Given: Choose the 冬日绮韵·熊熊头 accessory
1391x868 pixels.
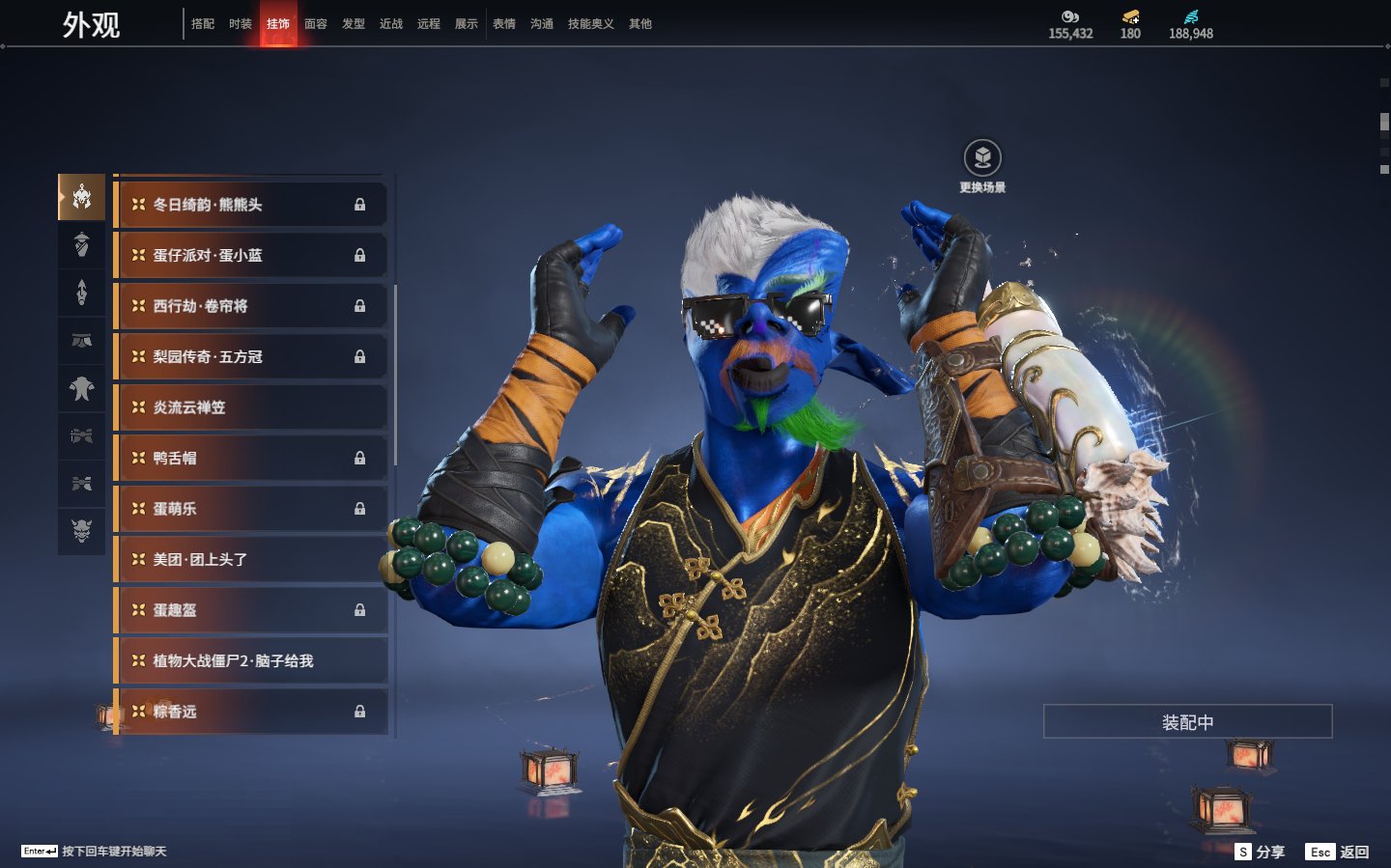Looking at the screenshot, I should [x=251, y=205].
